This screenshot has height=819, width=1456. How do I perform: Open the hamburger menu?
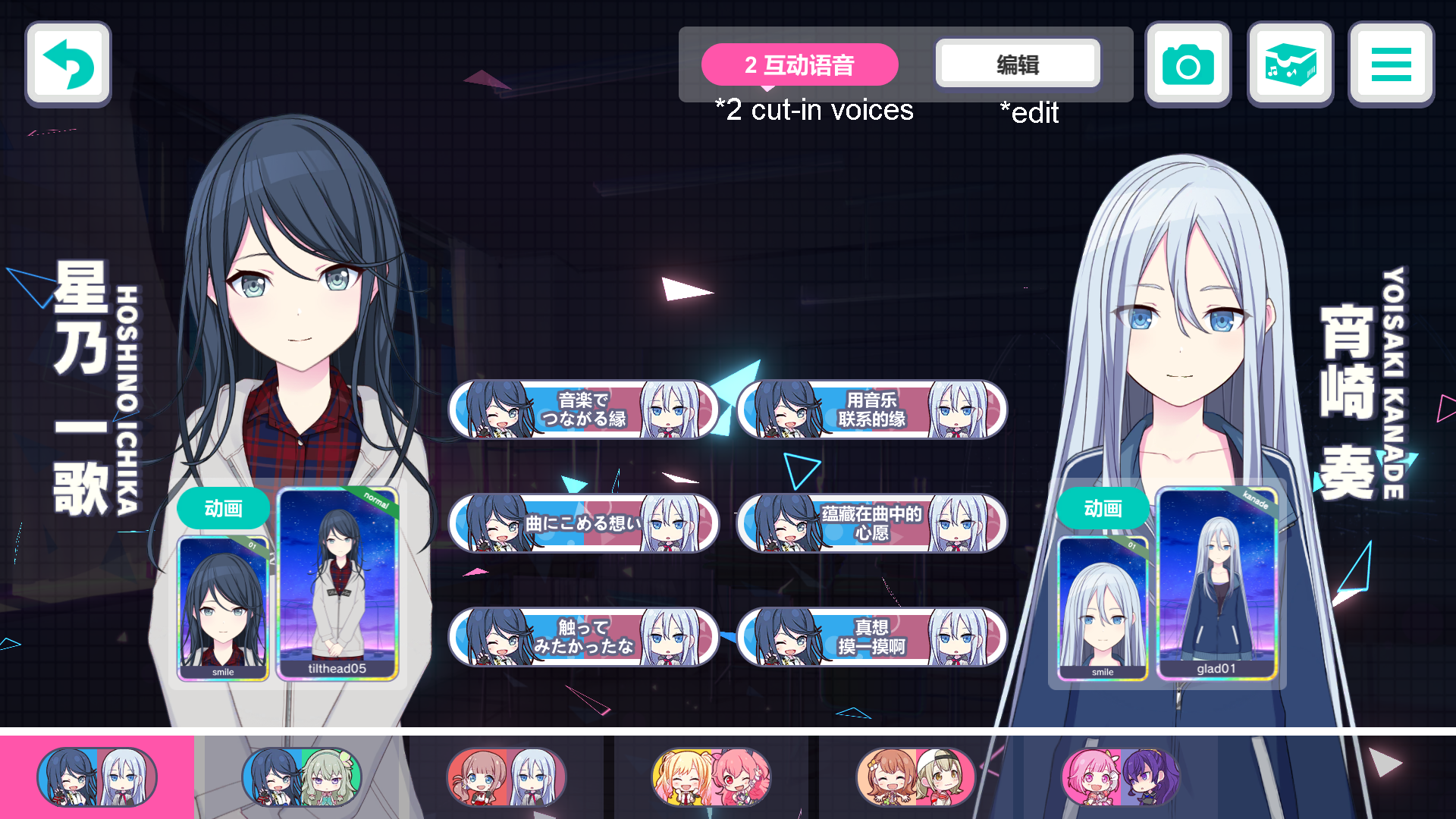(x=1391, y=64)
